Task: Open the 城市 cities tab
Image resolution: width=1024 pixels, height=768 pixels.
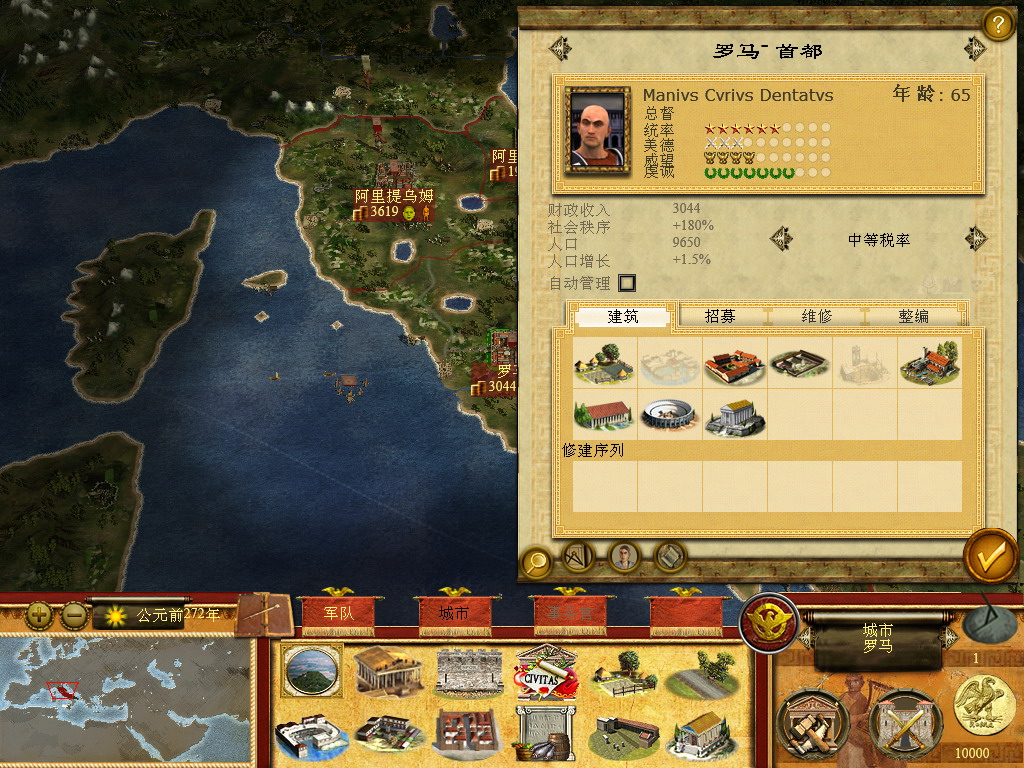Action: pyautogui.click(x=453, y=613)
